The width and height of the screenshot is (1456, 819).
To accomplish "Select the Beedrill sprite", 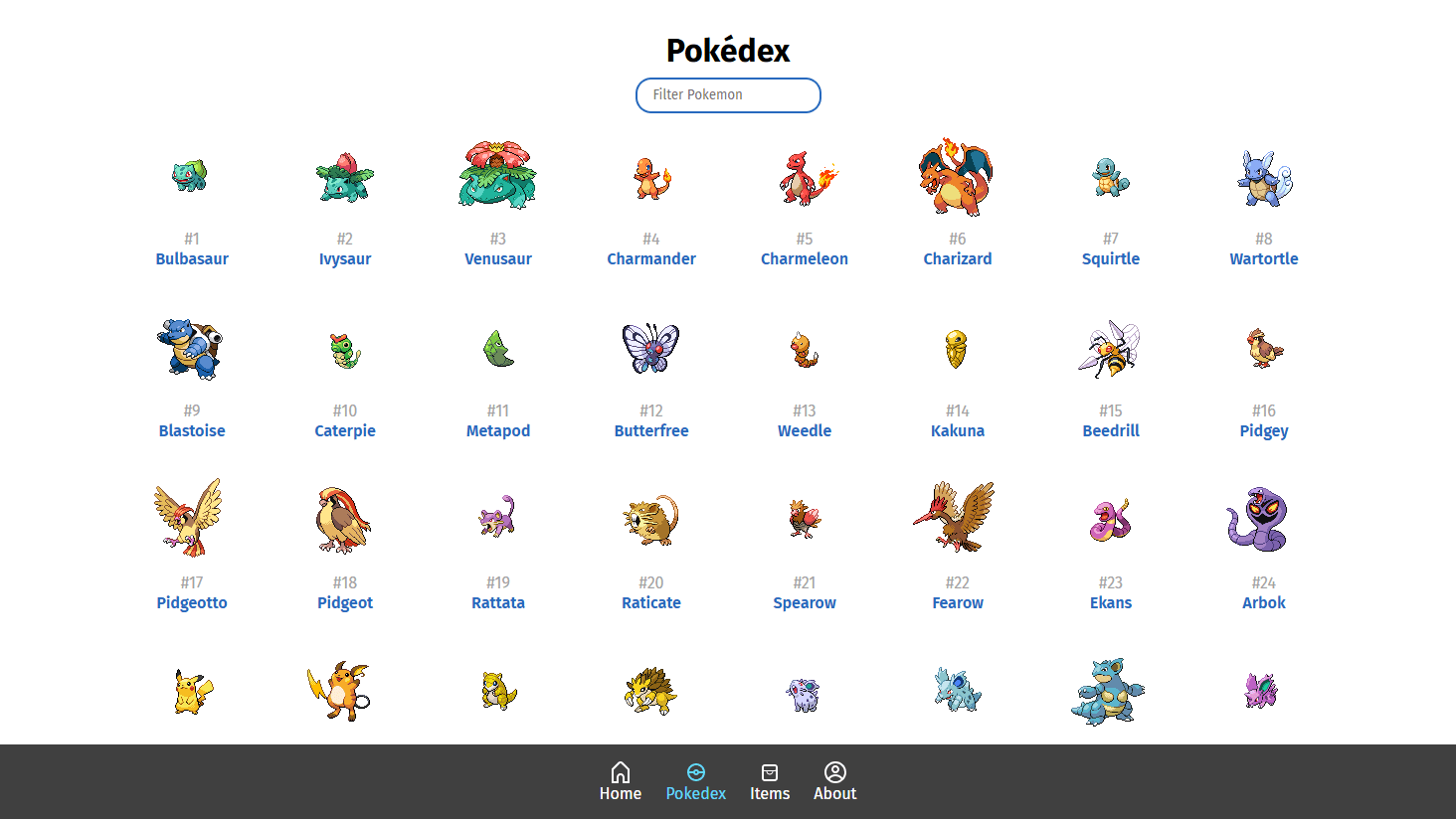I will 1110,347.
